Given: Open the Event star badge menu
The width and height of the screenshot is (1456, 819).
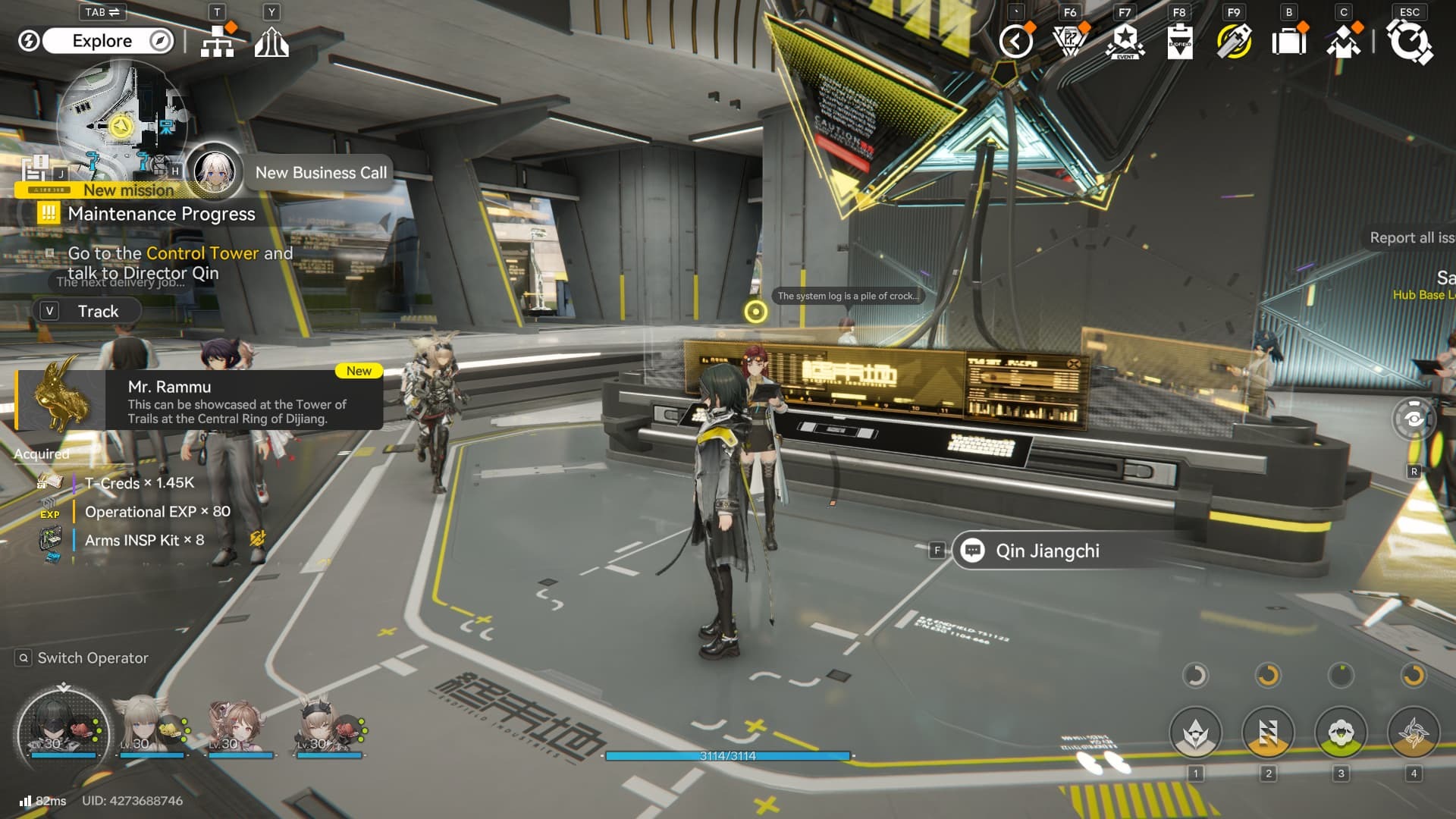Looking at the screenshot, I should click(x=1125, y=41).
